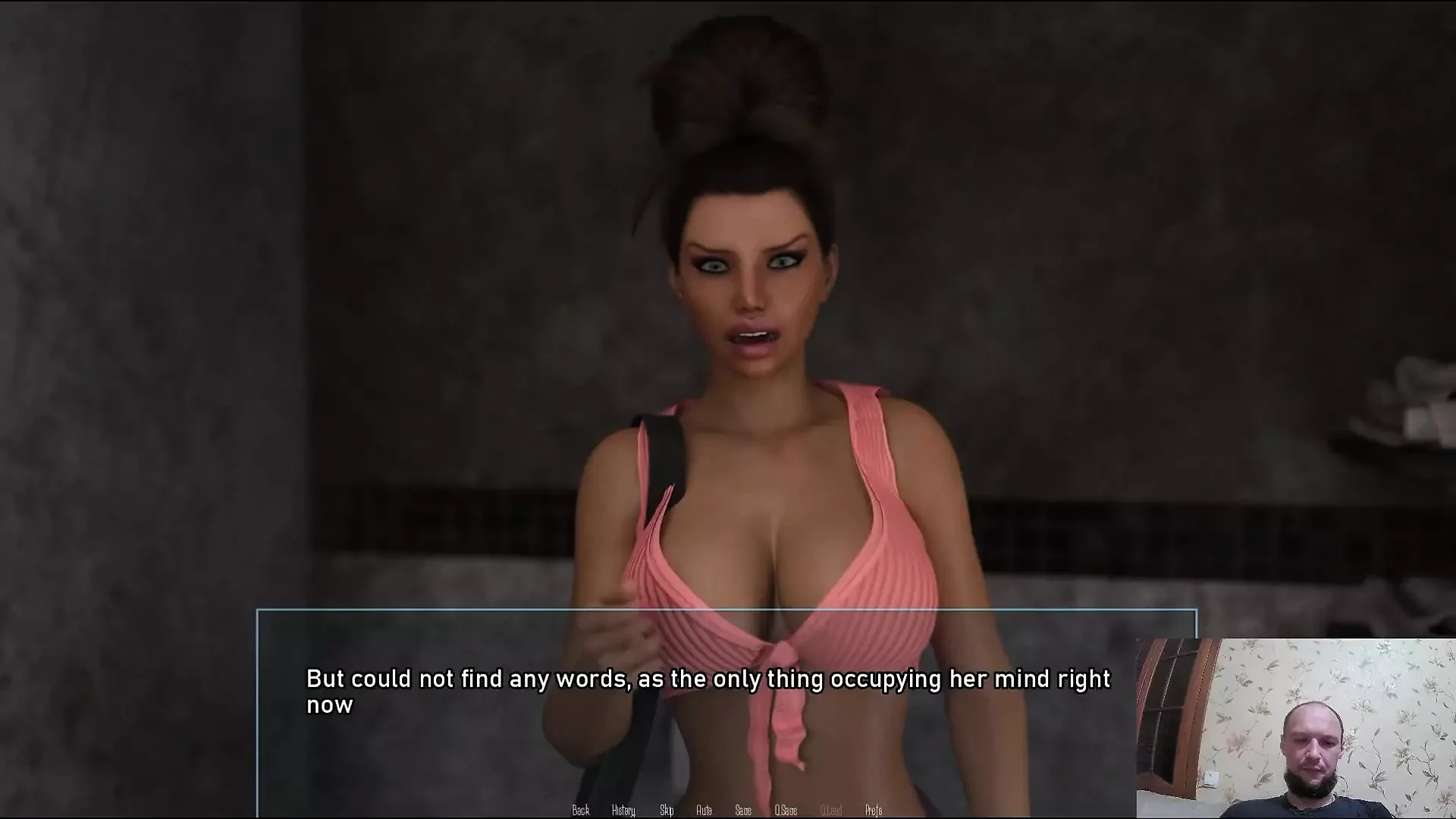
Task: Activate Skip in the quick menu
Action: click(x=667, y=810)
